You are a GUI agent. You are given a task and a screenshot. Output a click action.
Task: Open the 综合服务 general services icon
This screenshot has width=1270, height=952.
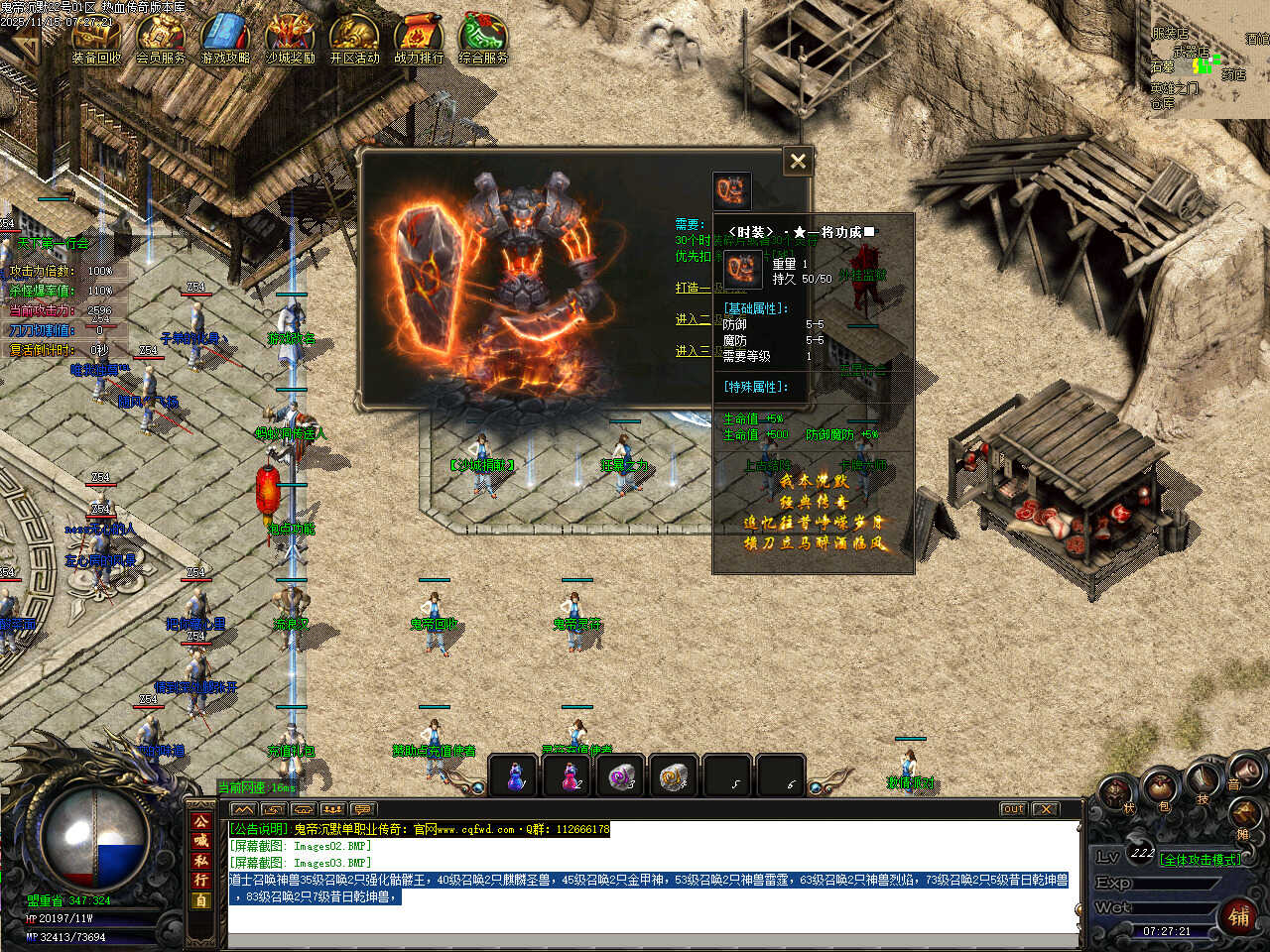[x=483, y=40]
